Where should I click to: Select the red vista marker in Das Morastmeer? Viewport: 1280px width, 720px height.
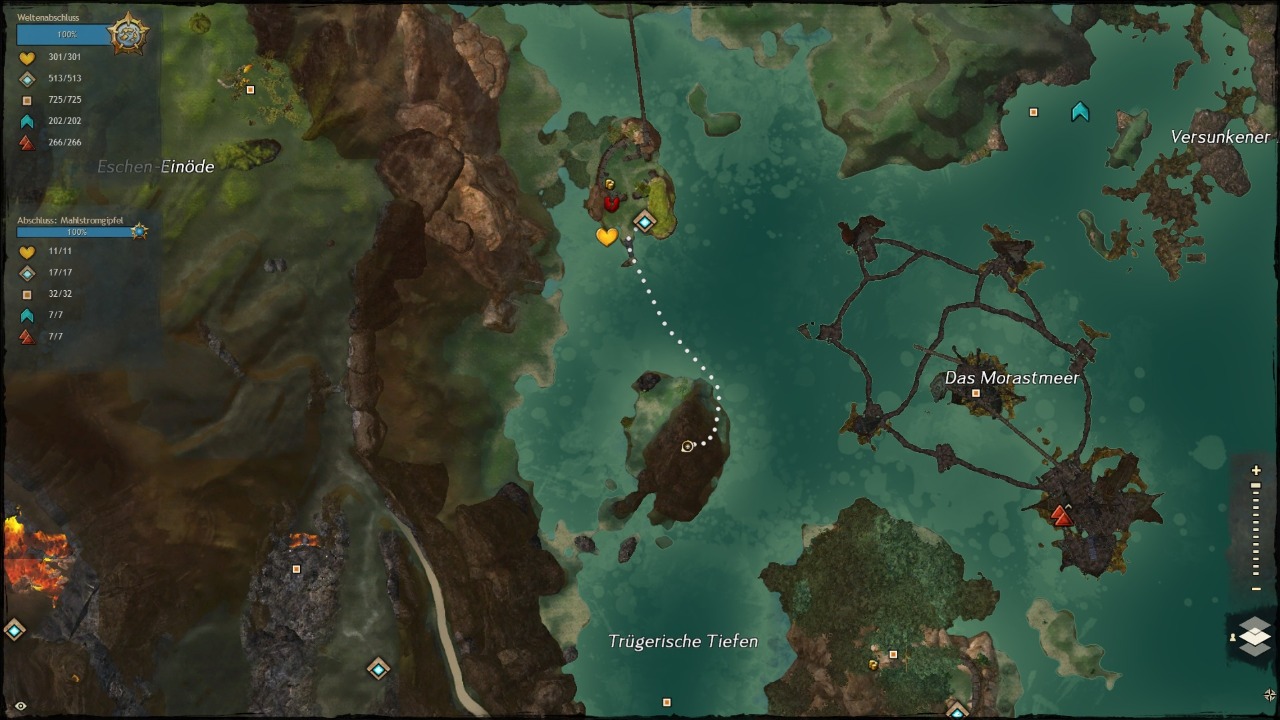click(x=1061, y=516)
